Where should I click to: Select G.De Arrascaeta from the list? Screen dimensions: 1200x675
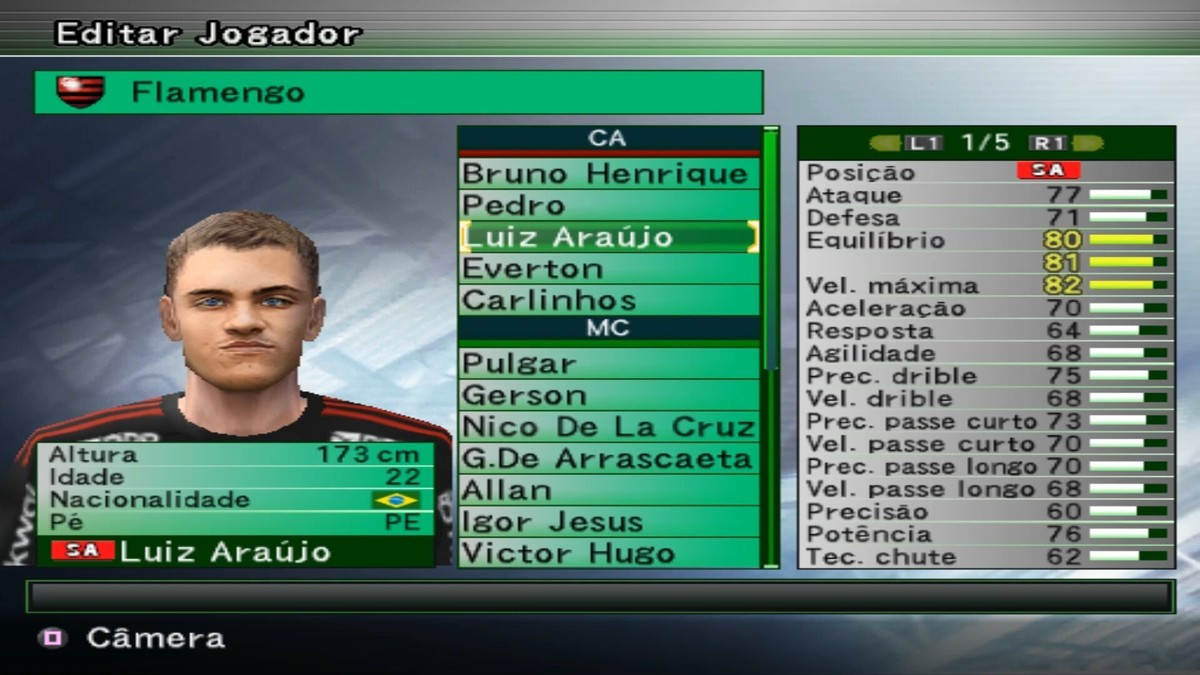pos(607,459)
